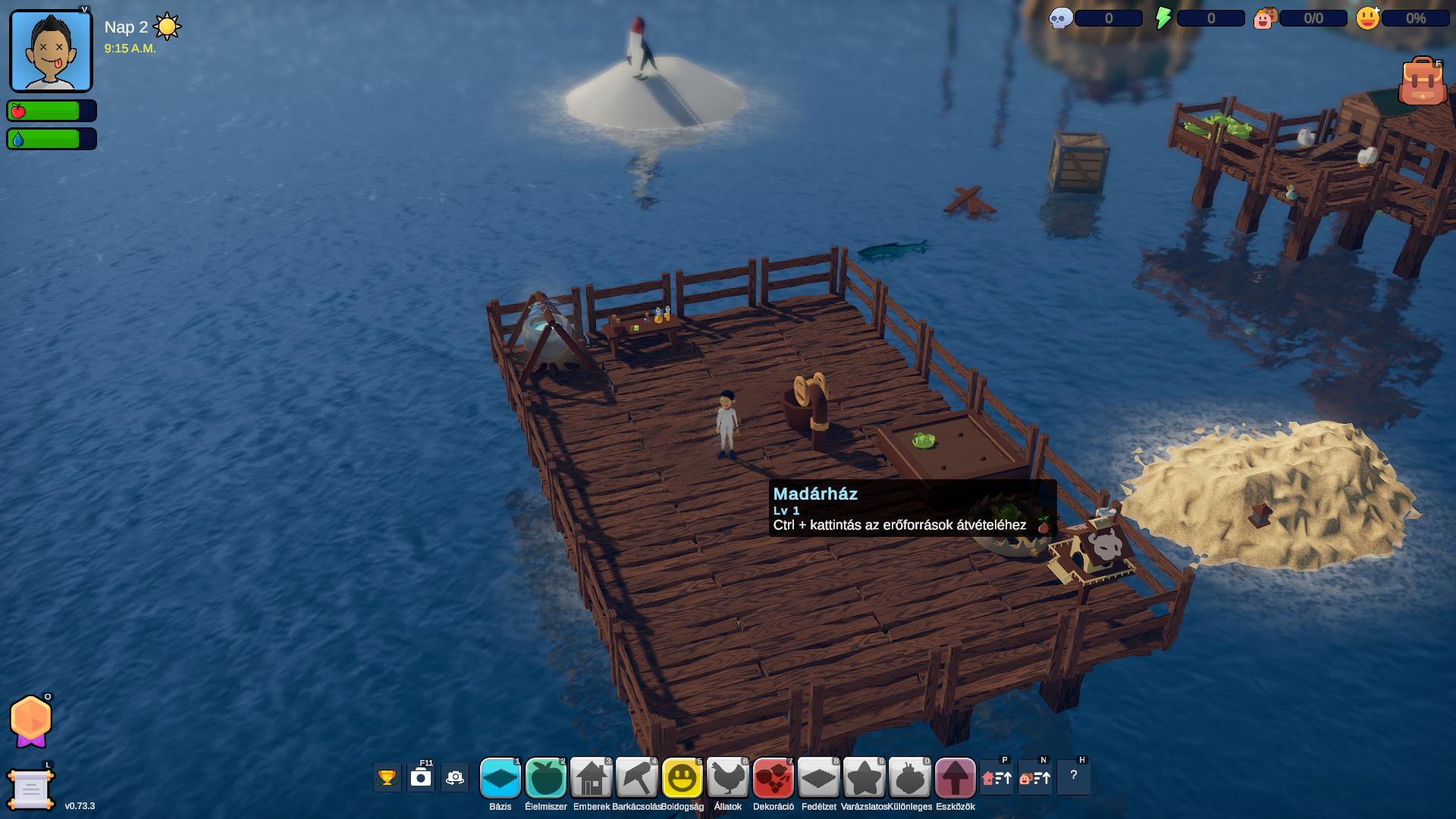The width and height of the screenshot is (1456, 819).
Task: Open the people priority sort list
Action: (x=1035, y=778)
